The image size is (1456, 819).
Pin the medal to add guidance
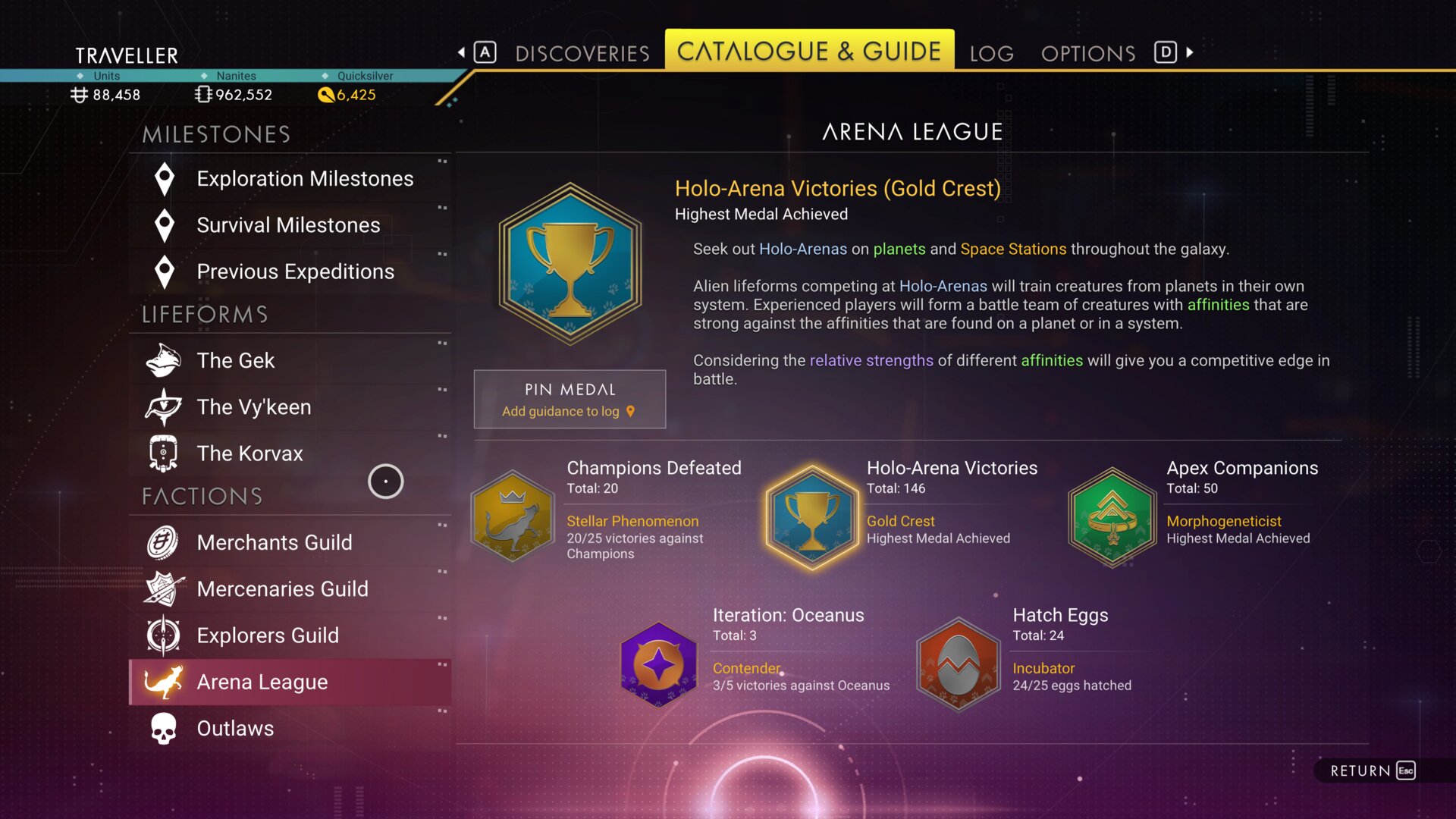pos(570,399)
